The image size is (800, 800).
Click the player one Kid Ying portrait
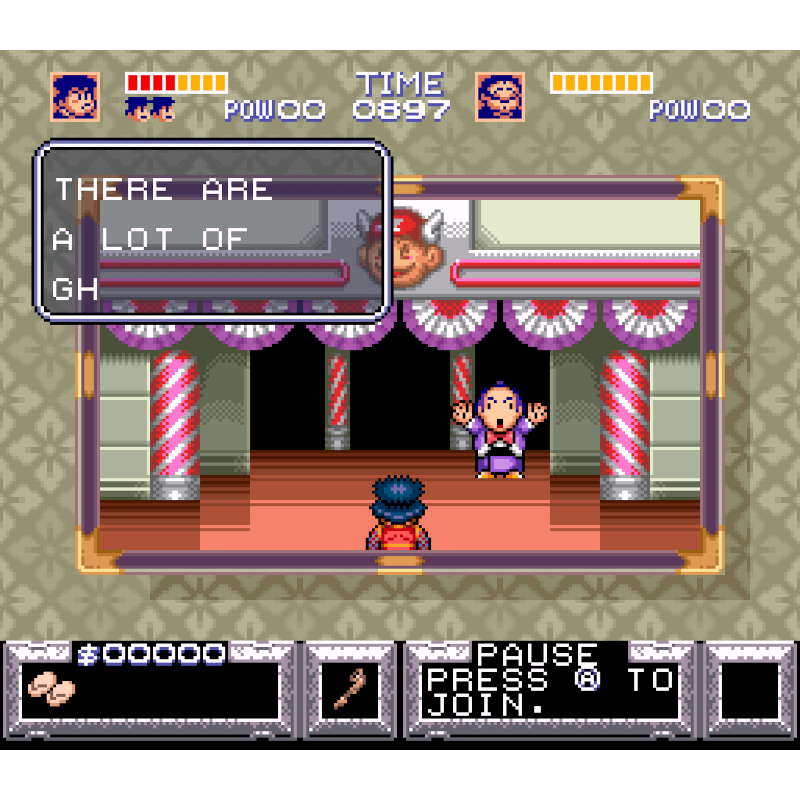coord(75,97)
